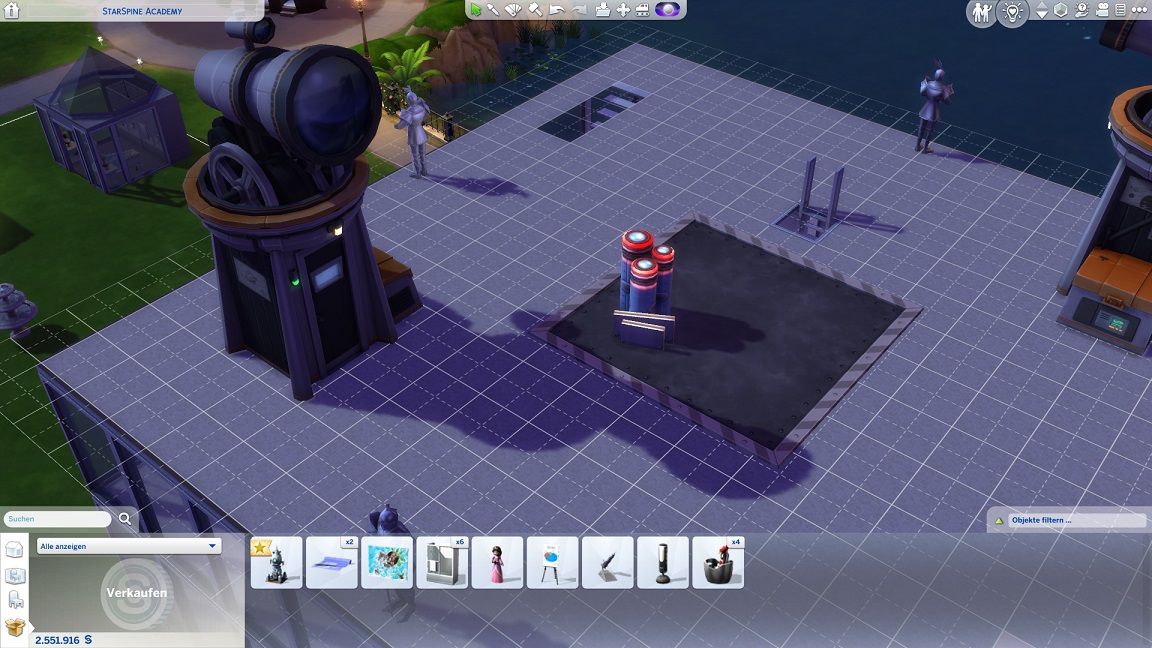Open the household Sims icon
The width and height of the screenshot is (1152, 648).
980,12
